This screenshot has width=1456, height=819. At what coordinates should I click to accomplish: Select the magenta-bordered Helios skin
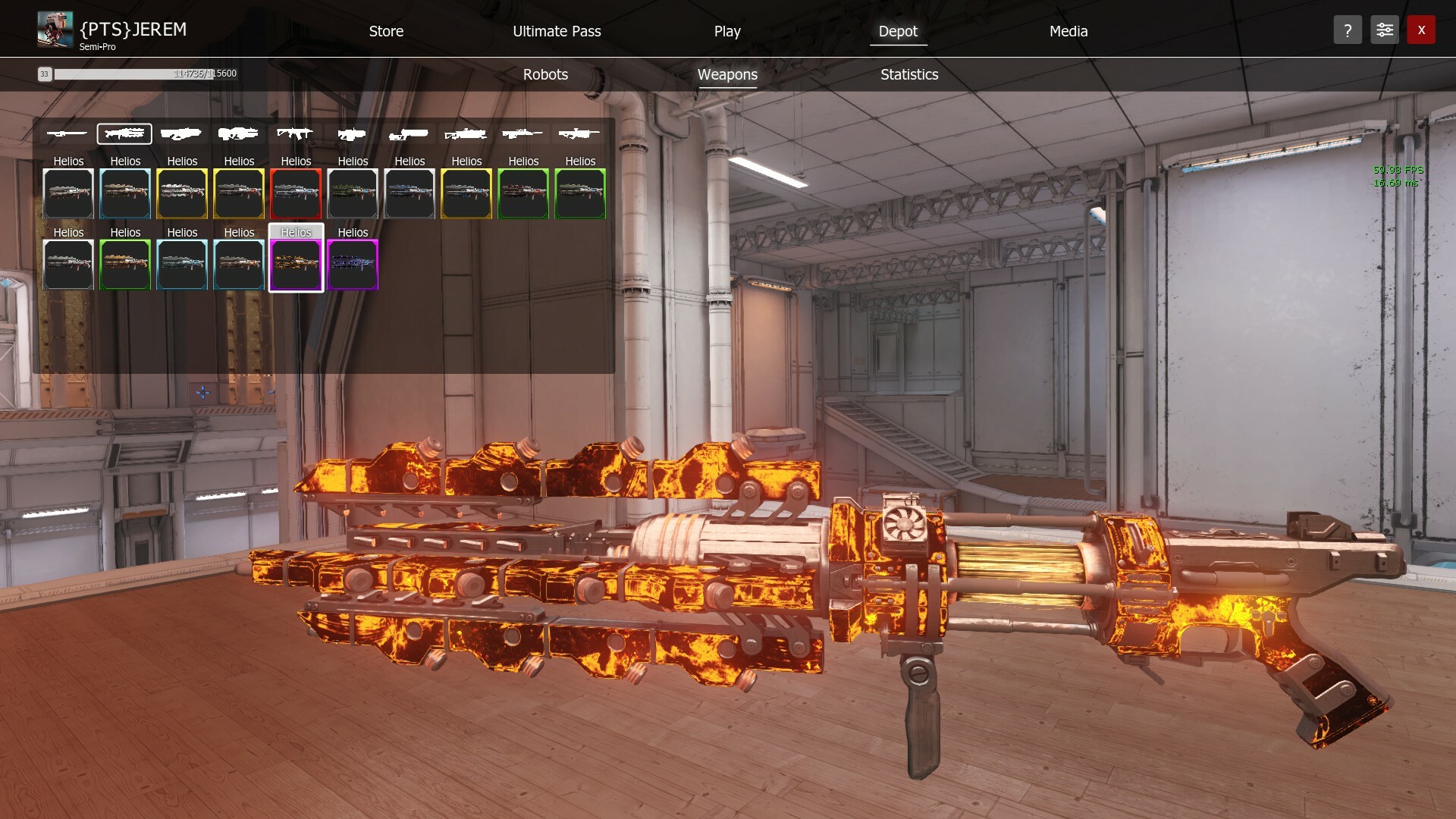click(x=353, y=265)
